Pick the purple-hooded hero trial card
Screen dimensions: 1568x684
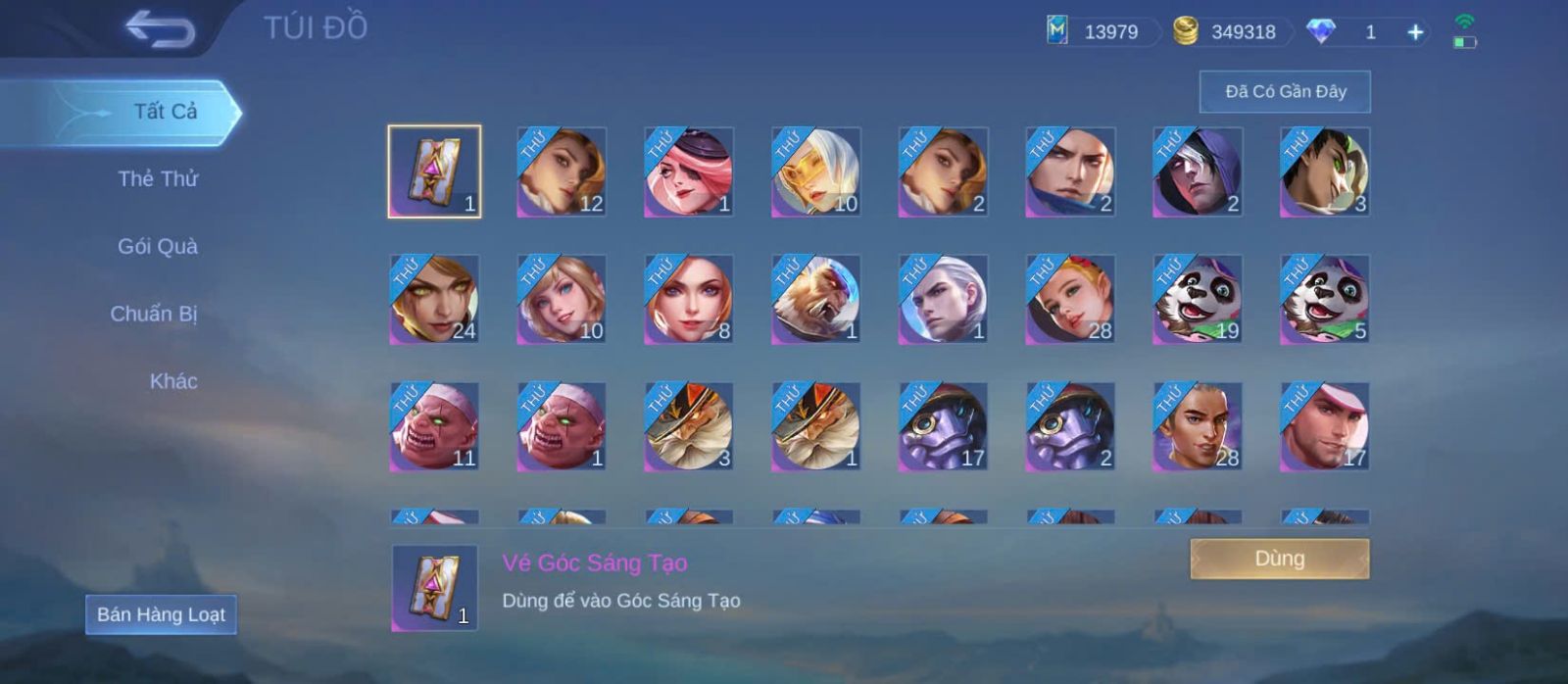click(x=1197, y=171)
